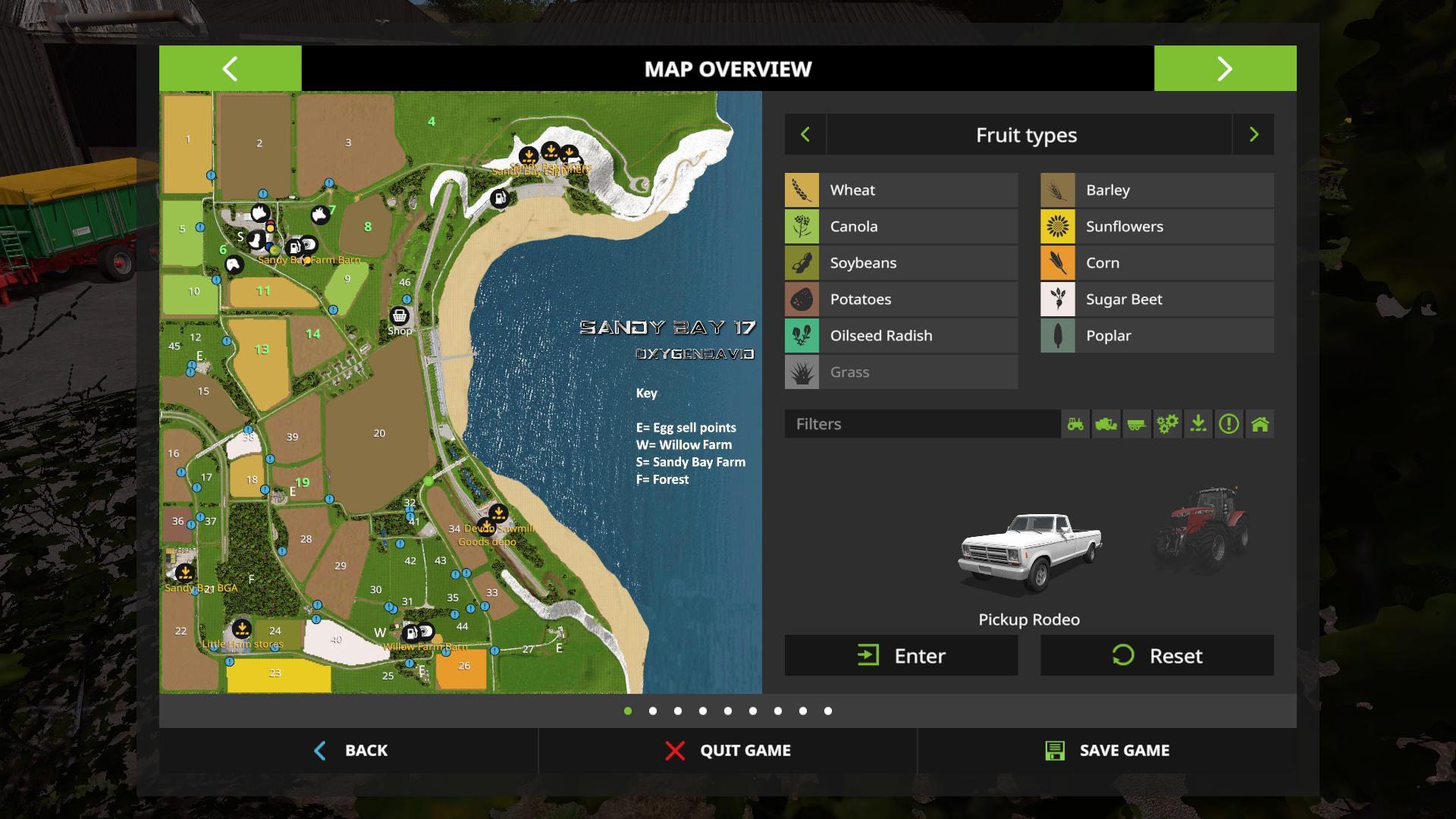The height and width of the screenshot is (819, 1456).
Task: Select the Shop marker on the map
Action: point(399,315)
